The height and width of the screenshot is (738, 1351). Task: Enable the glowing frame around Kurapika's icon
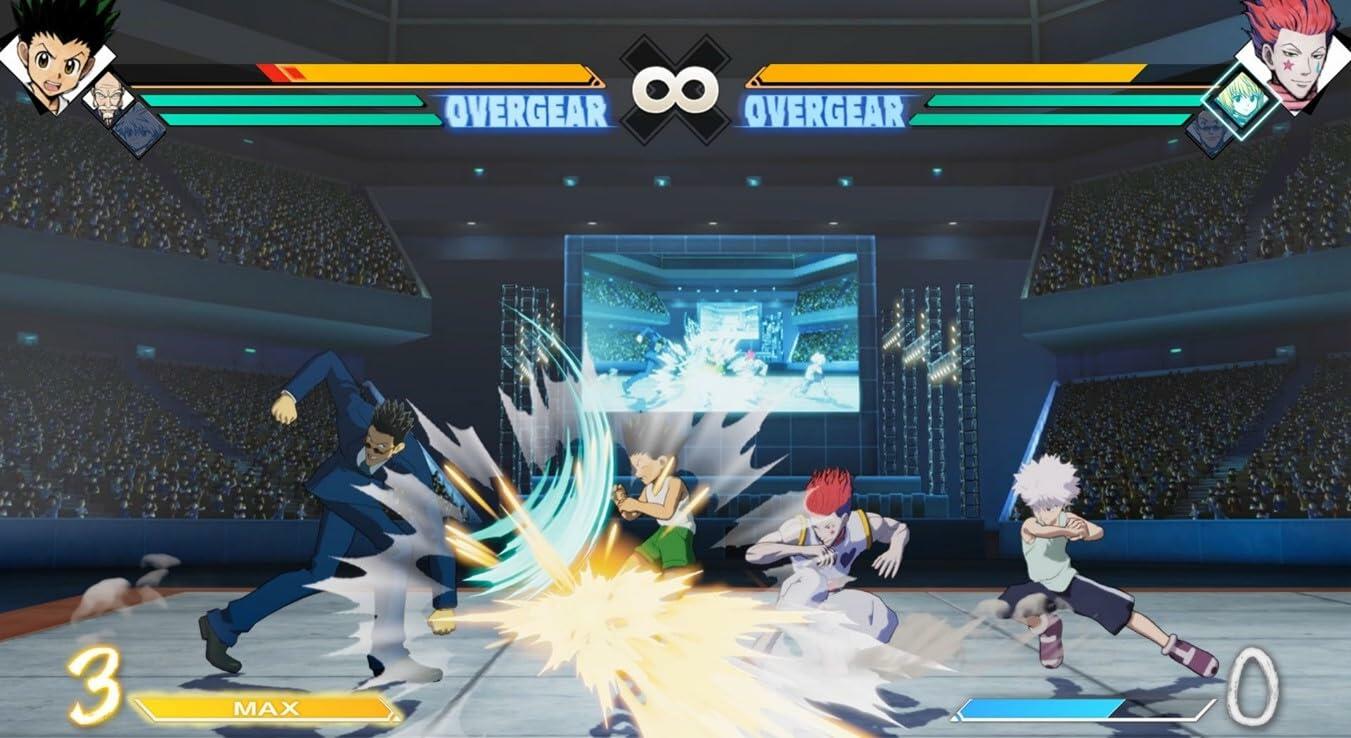click(1241, 99)
